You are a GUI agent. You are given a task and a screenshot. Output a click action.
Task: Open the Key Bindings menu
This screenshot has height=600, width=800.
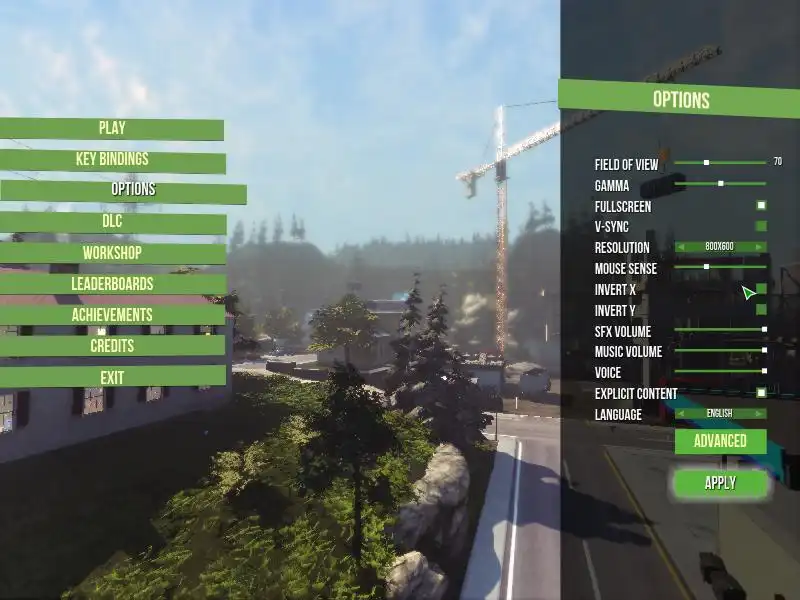point(112,160)
